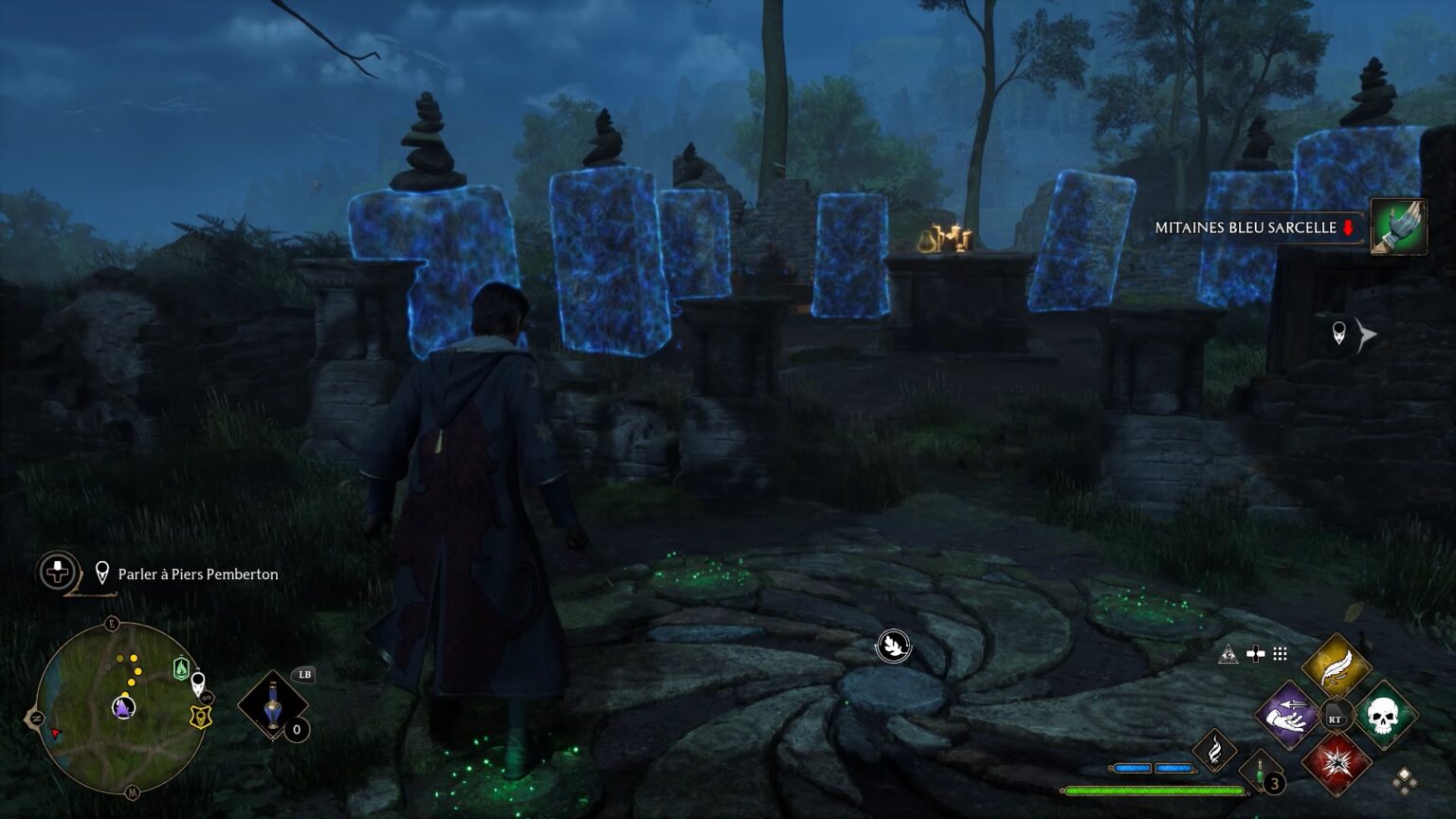
Task: Switch the d-pad spell set selector
Action: [1255, 654]
